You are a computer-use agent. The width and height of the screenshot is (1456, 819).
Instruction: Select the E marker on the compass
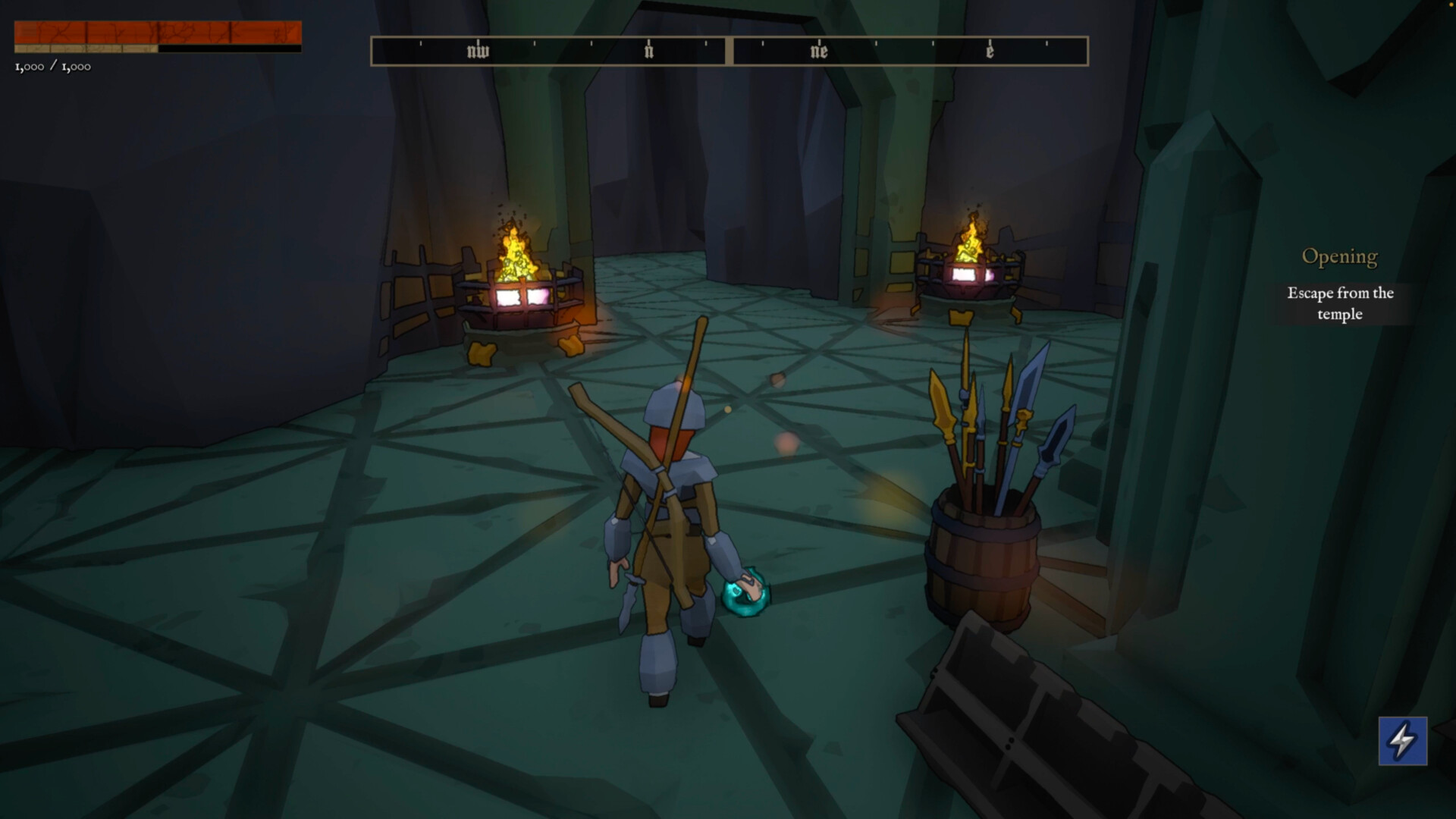click(990, 50)
